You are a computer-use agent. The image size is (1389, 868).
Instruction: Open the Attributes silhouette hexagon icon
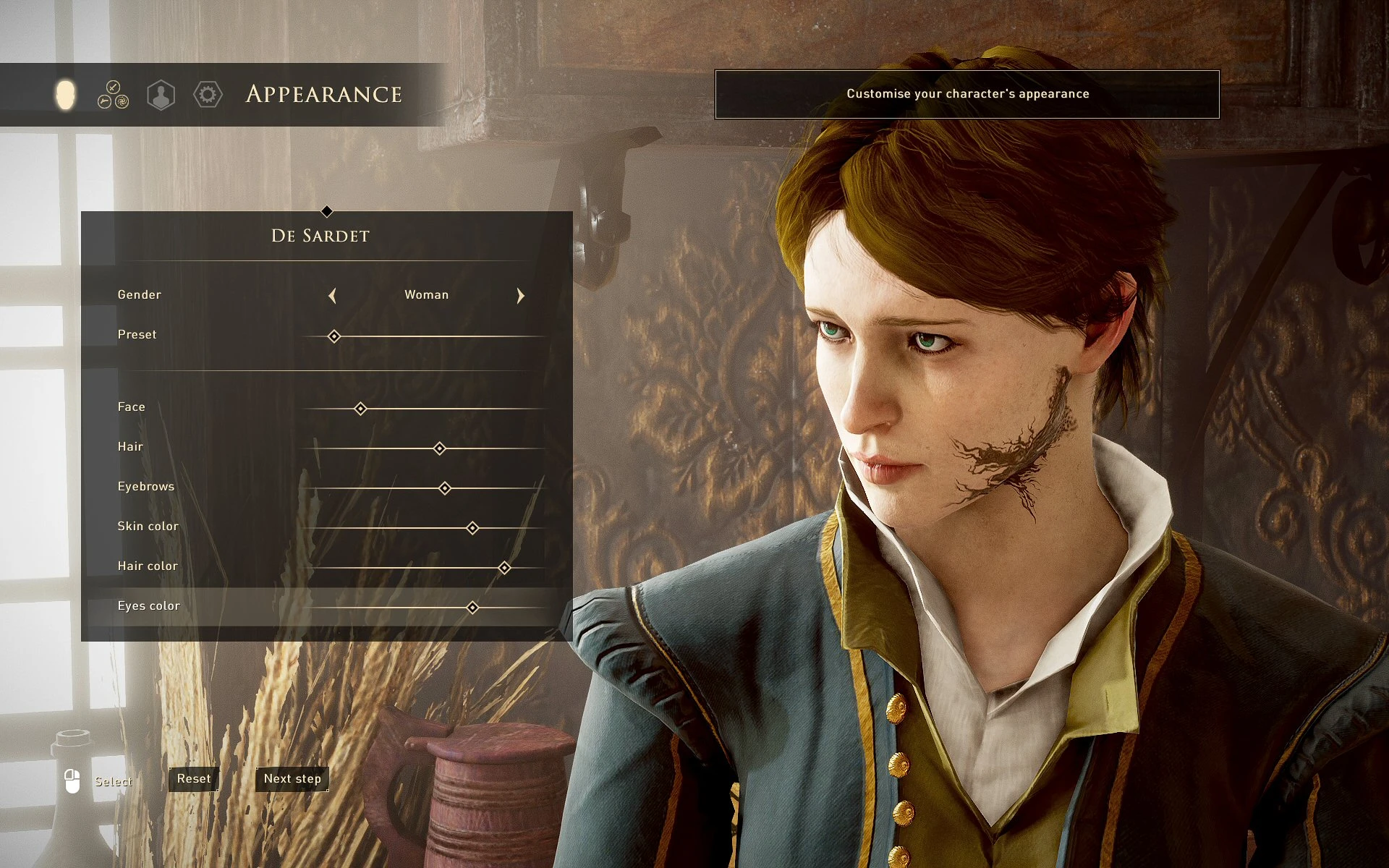tap(161, 95)
